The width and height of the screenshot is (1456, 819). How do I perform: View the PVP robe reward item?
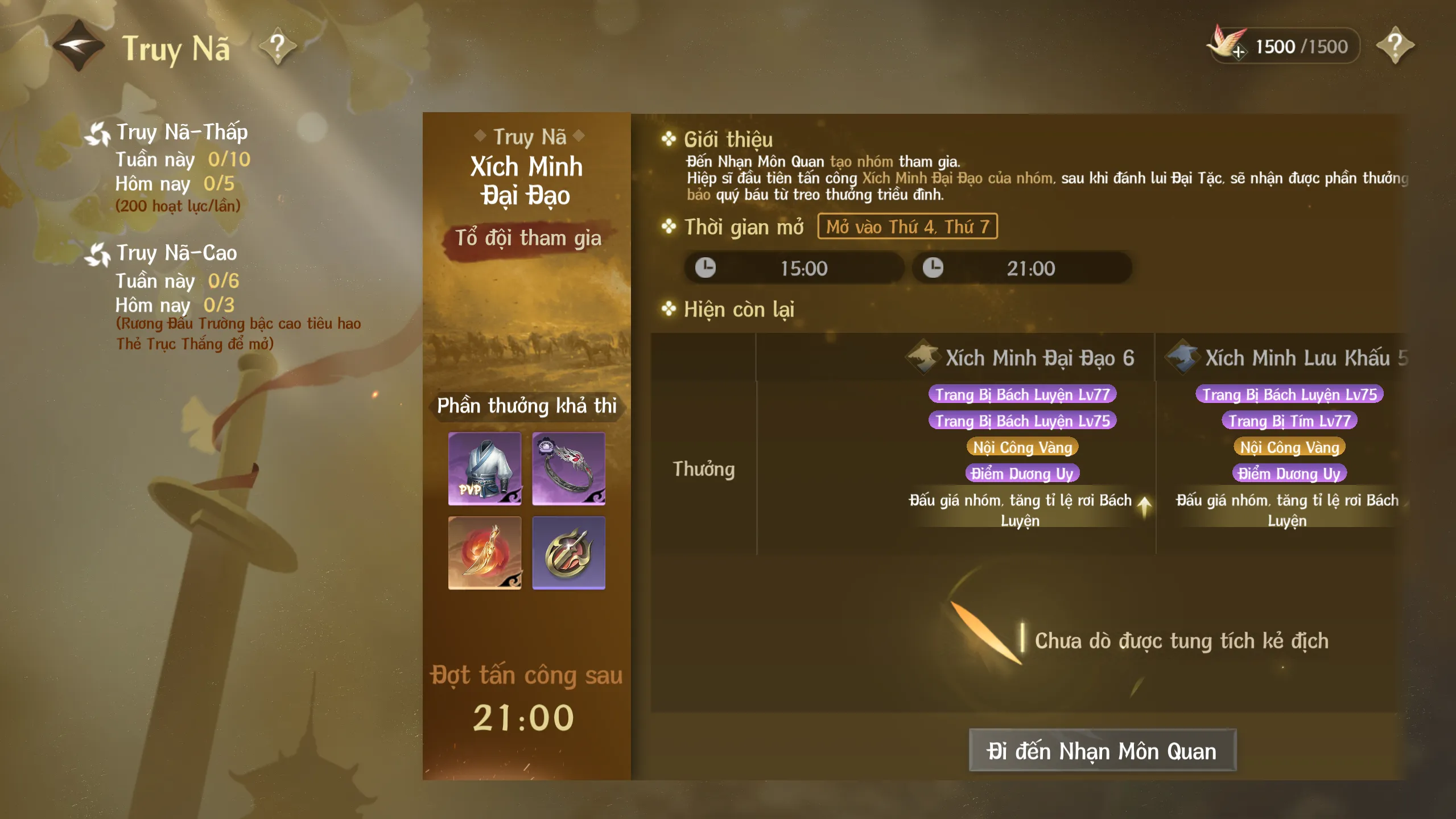(x=485, y=468)
